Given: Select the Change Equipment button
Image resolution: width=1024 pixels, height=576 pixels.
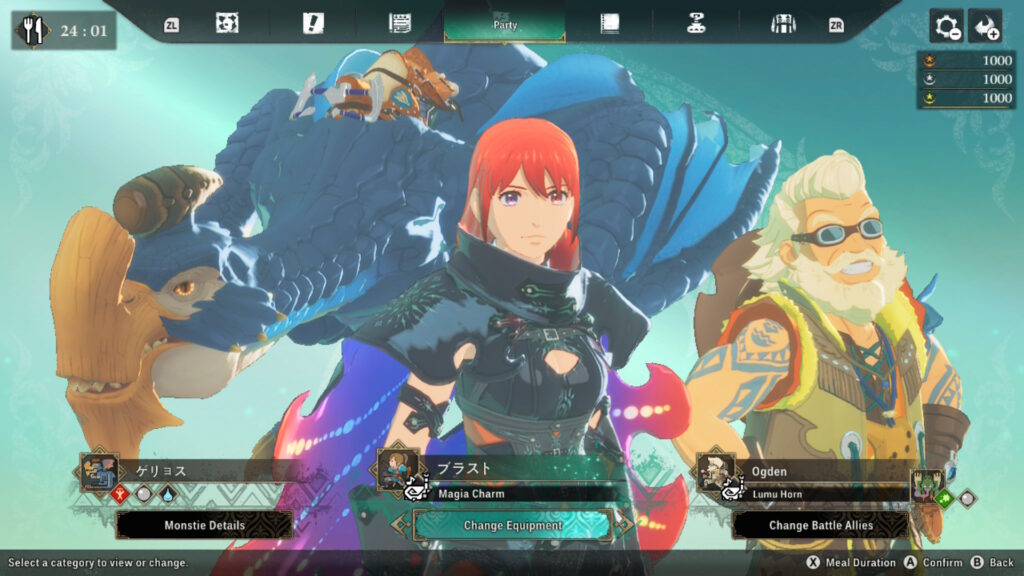Looking at the screenshot, I should coord(512,525).
